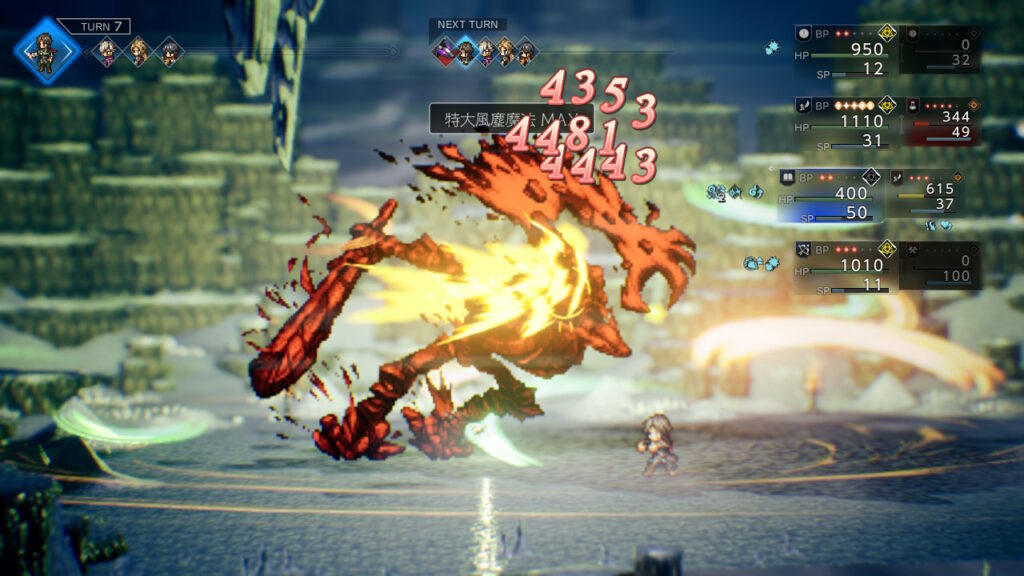Select the highlighted party panel with 400 HP

(x=830, y=194)
